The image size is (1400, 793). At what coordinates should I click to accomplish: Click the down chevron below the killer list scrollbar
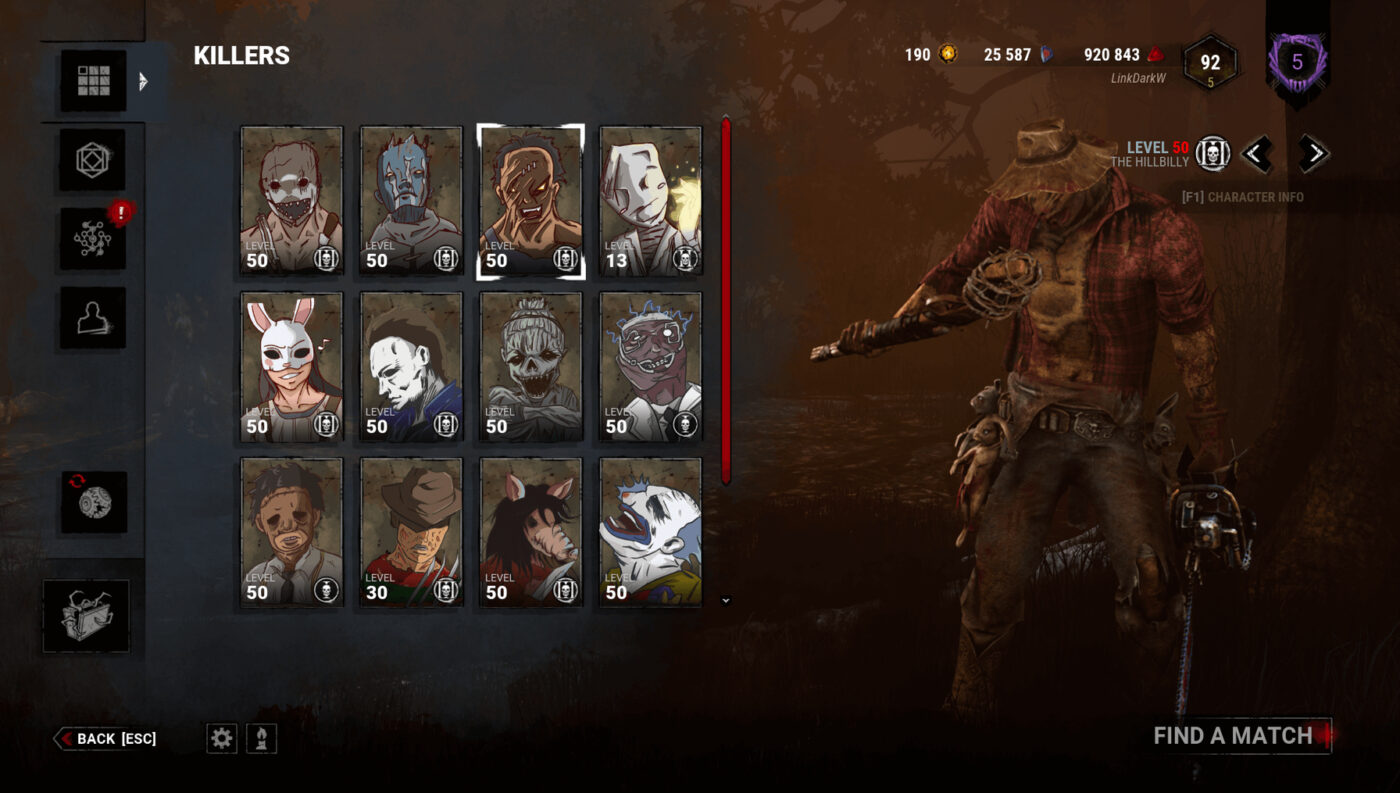coord(725,598)
